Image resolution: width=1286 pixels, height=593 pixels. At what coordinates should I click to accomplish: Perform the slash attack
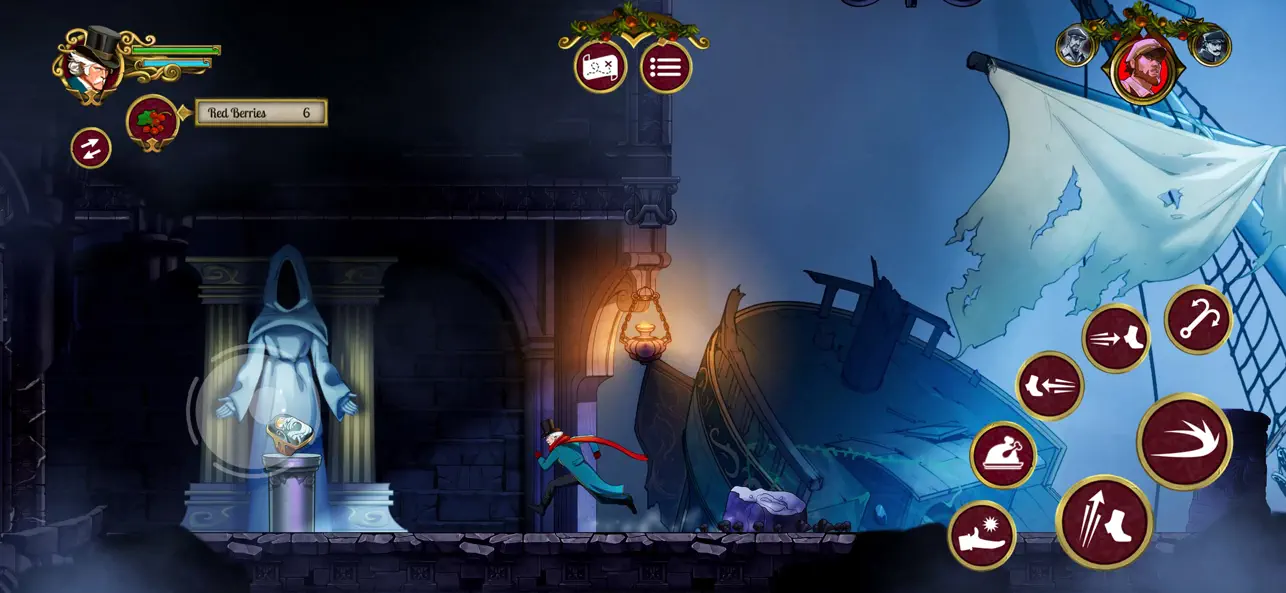[x=1184, y=441]
